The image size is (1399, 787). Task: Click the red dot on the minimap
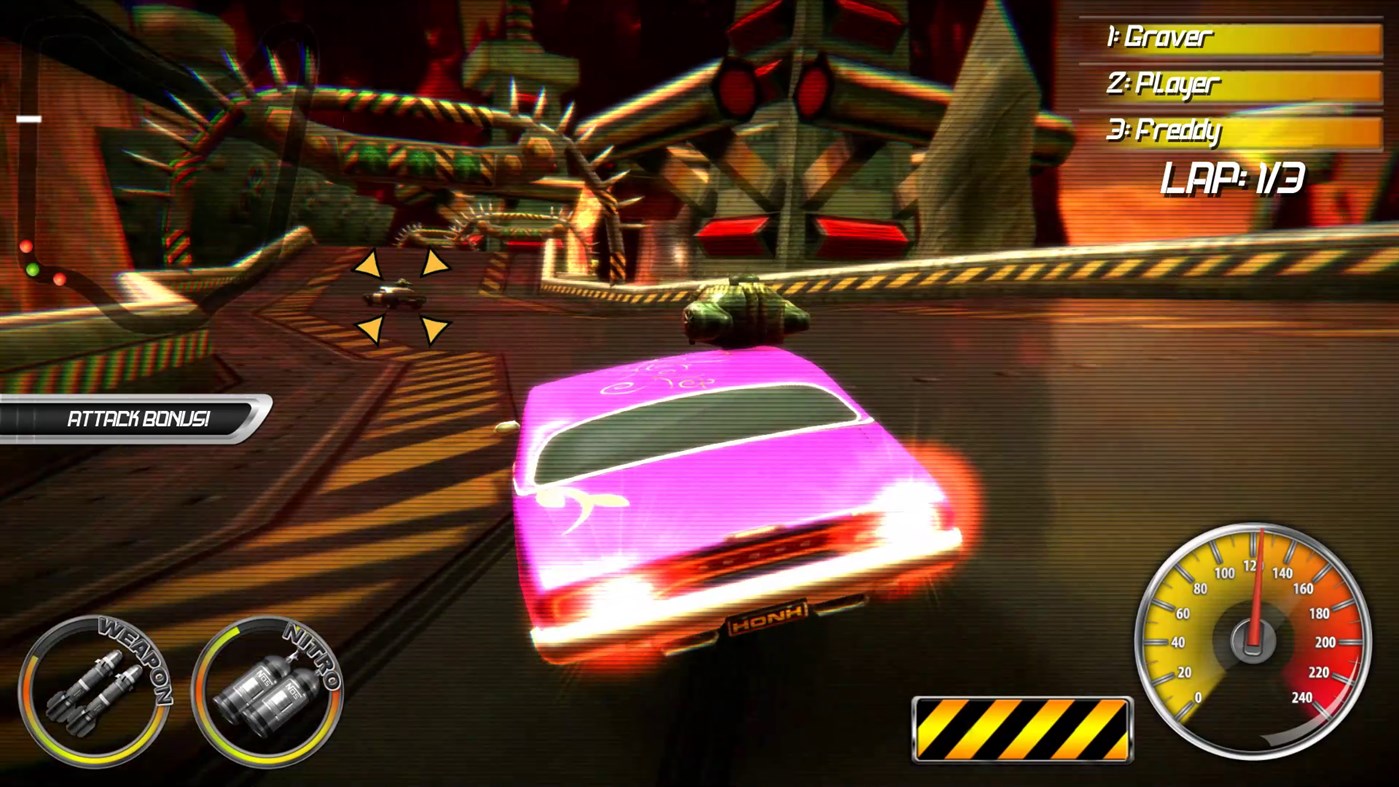click(25, 247)
